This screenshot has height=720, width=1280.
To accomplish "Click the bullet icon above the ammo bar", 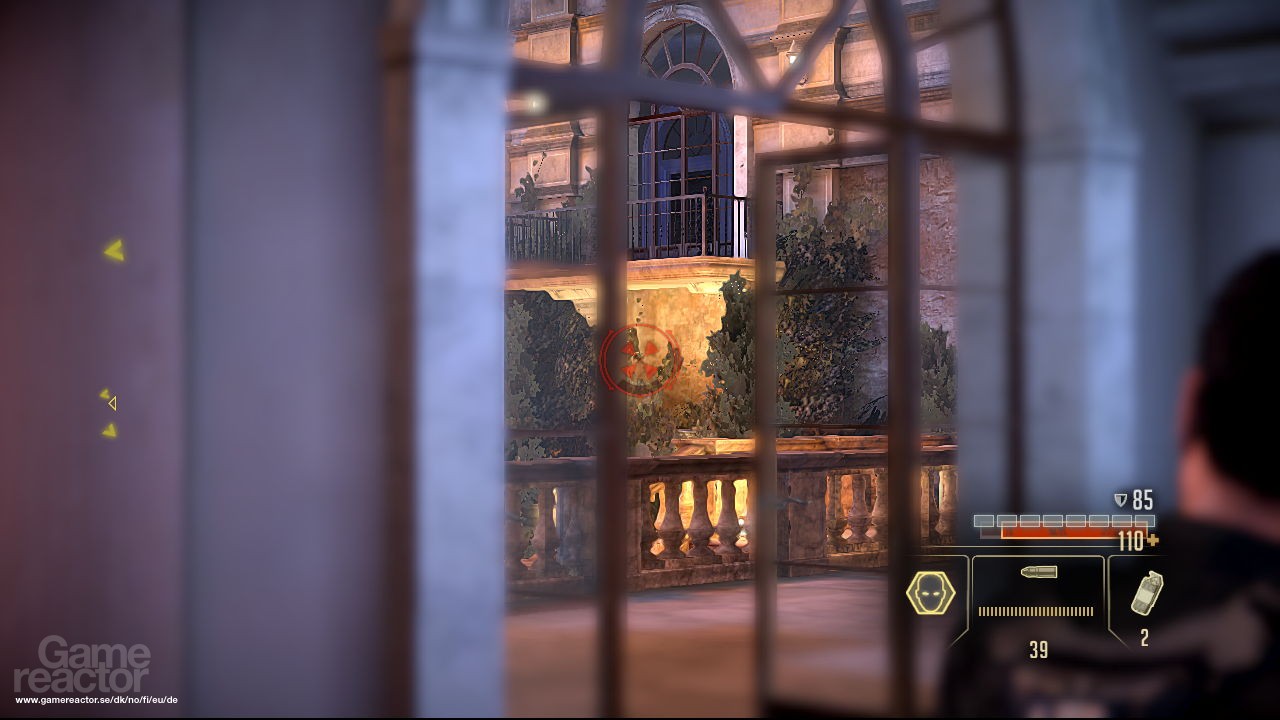I will click(x=1038, y=572).
